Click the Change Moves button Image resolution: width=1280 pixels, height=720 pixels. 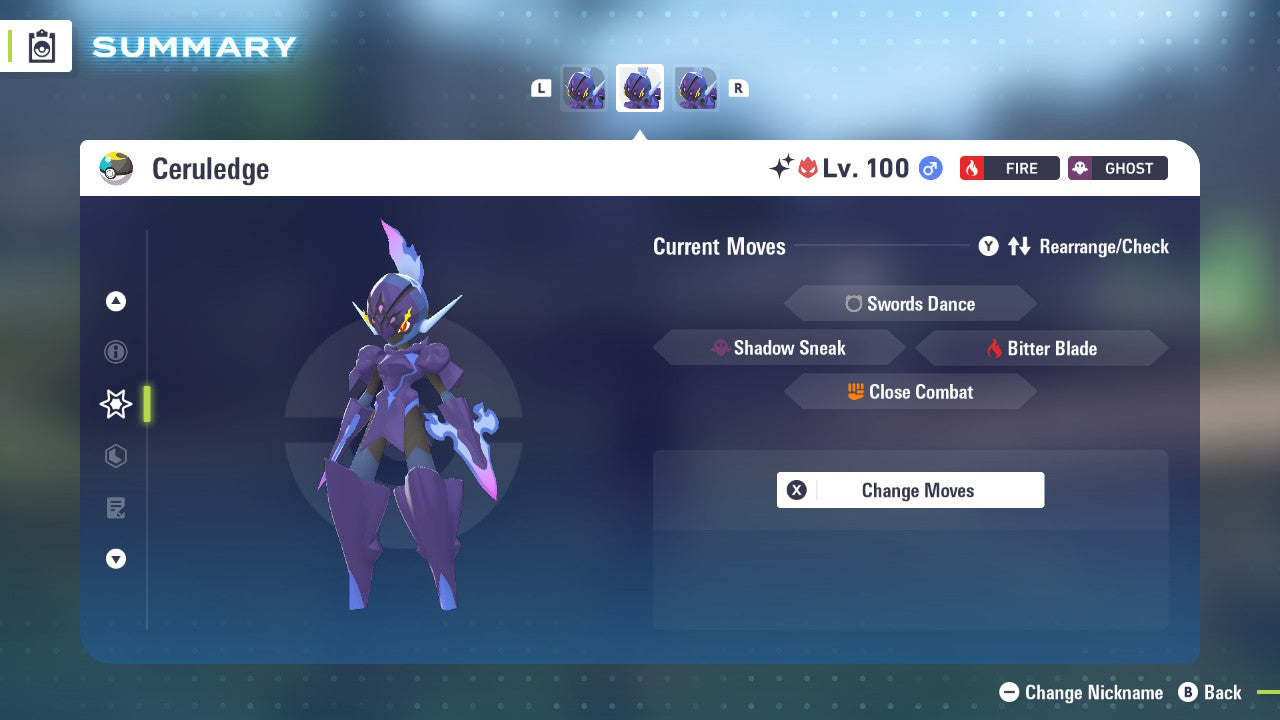pyautogui.click(x=910, y=490)
